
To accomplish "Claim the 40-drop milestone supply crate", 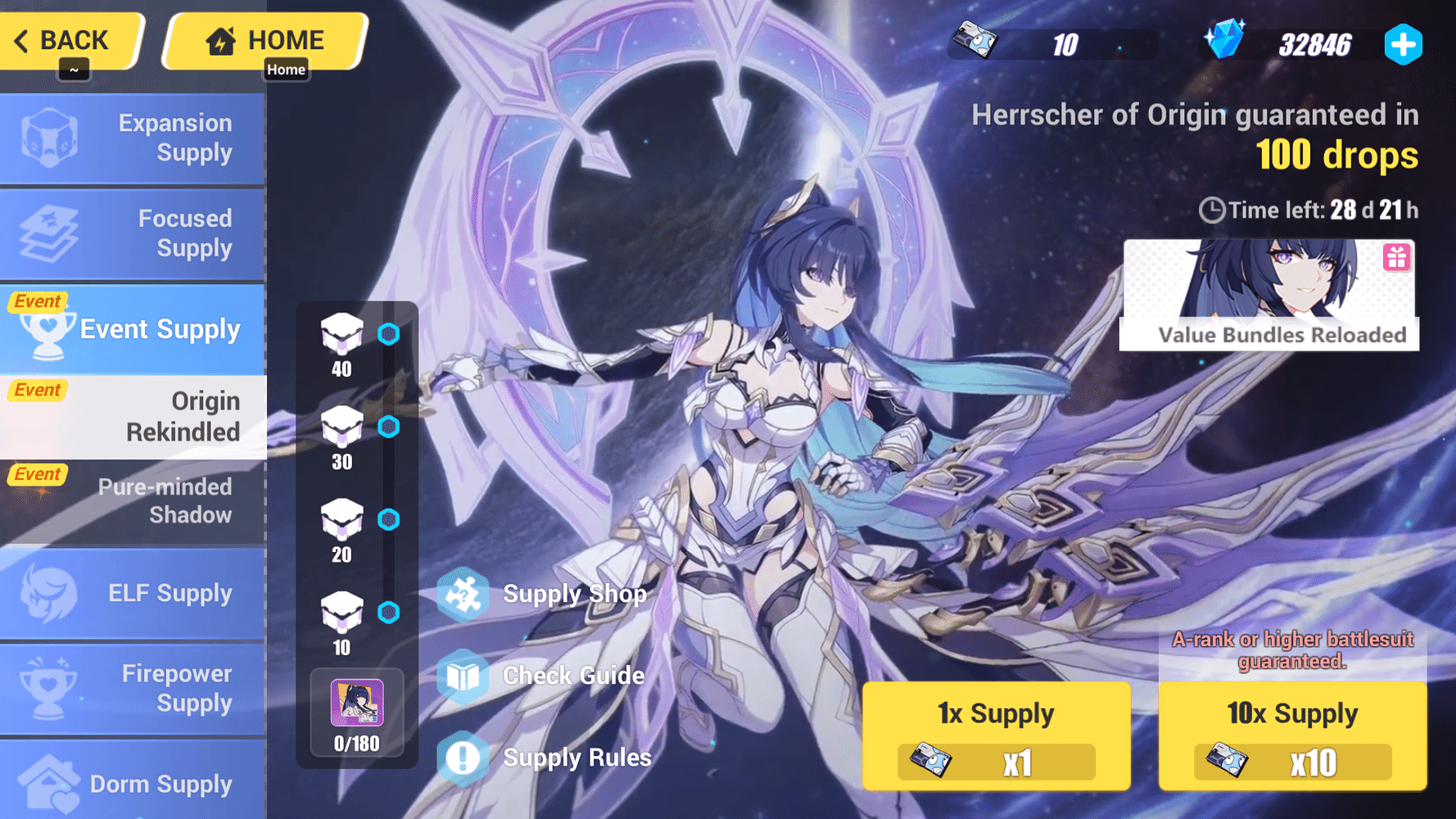I will tap(341, 336).
